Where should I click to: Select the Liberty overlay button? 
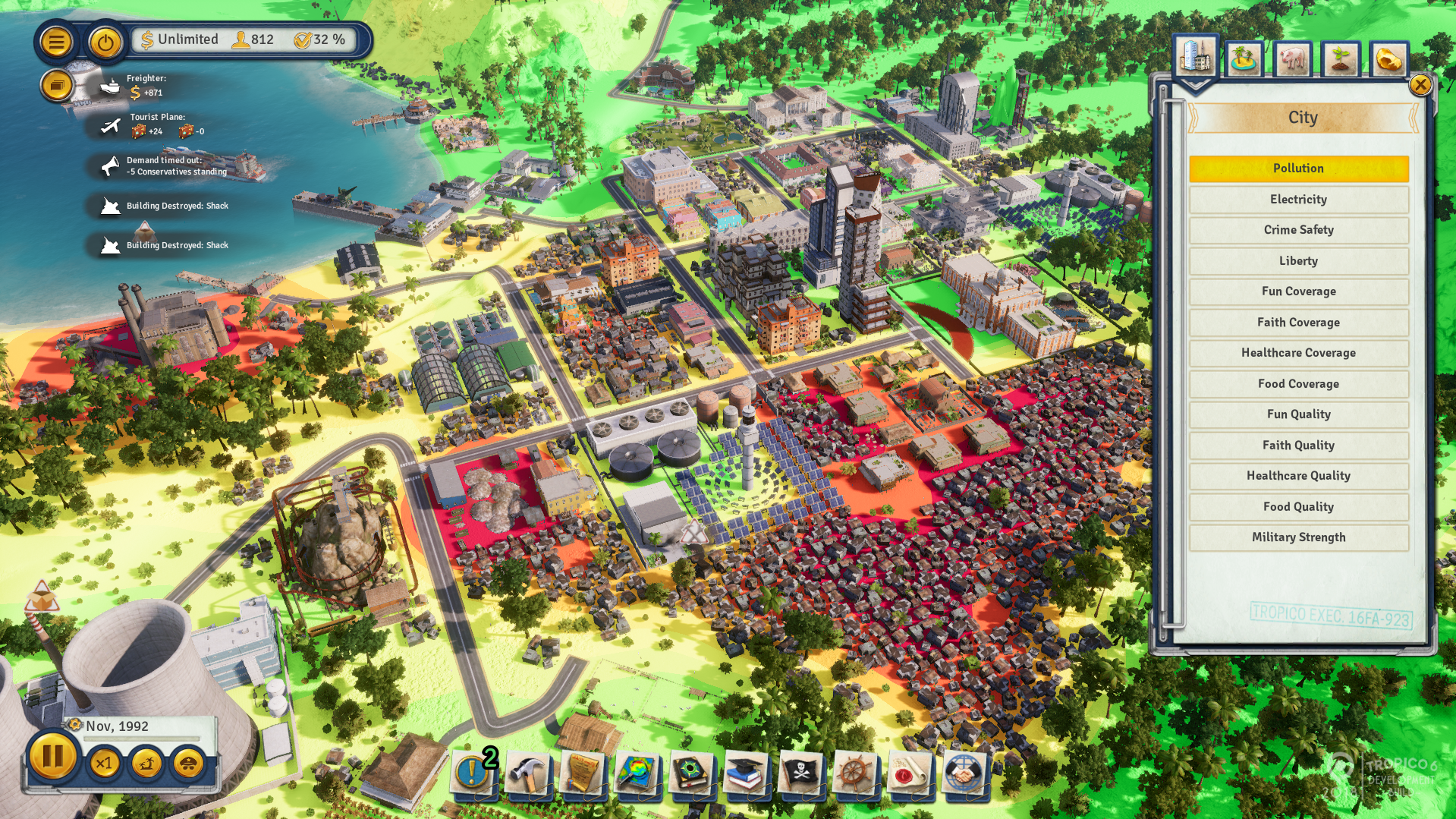pos(1297,260)
